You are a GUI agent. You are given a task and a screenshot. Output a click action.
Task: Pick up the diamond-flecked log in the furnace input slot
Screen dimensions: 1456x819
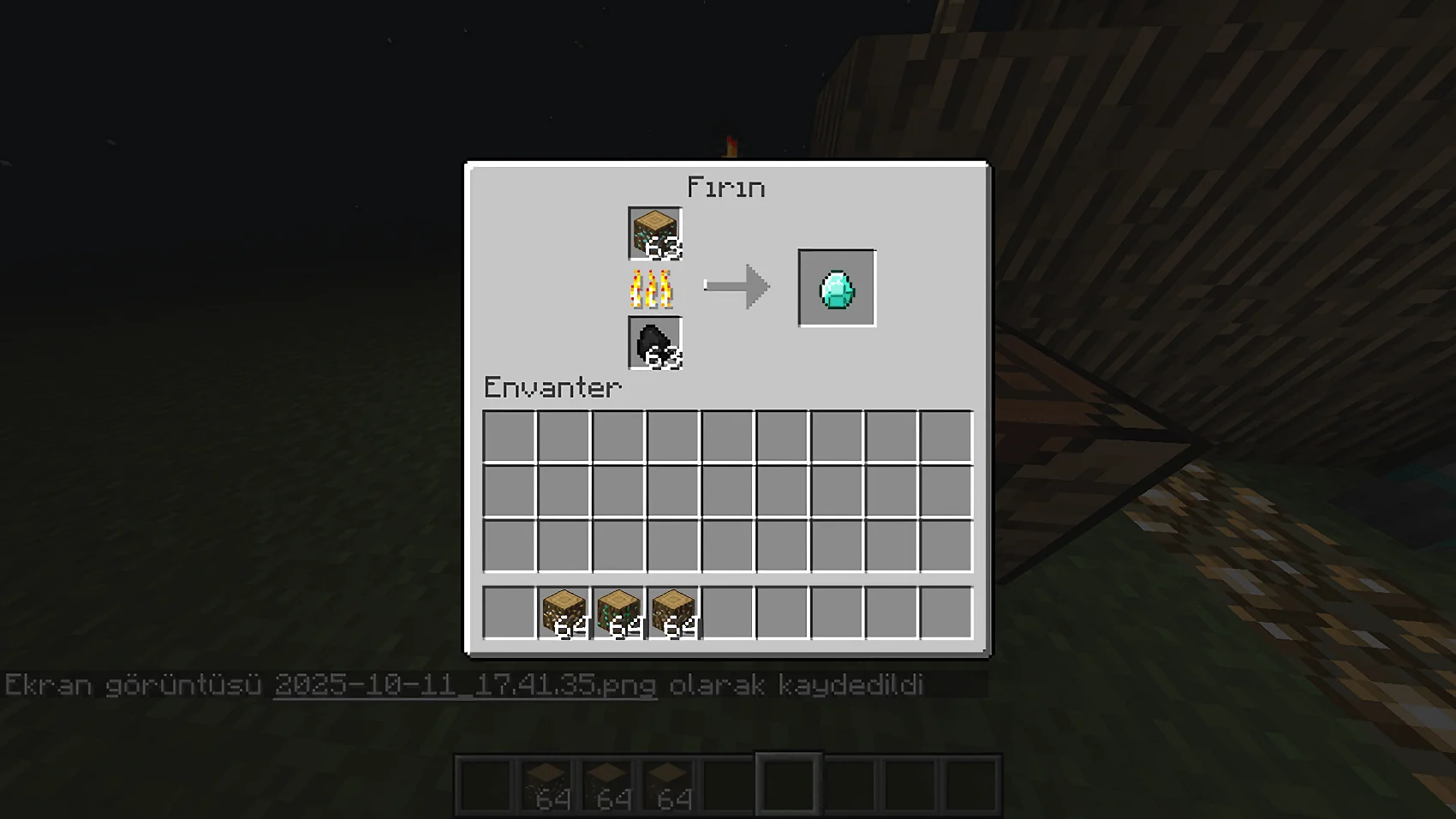click(x=654, y=233)
